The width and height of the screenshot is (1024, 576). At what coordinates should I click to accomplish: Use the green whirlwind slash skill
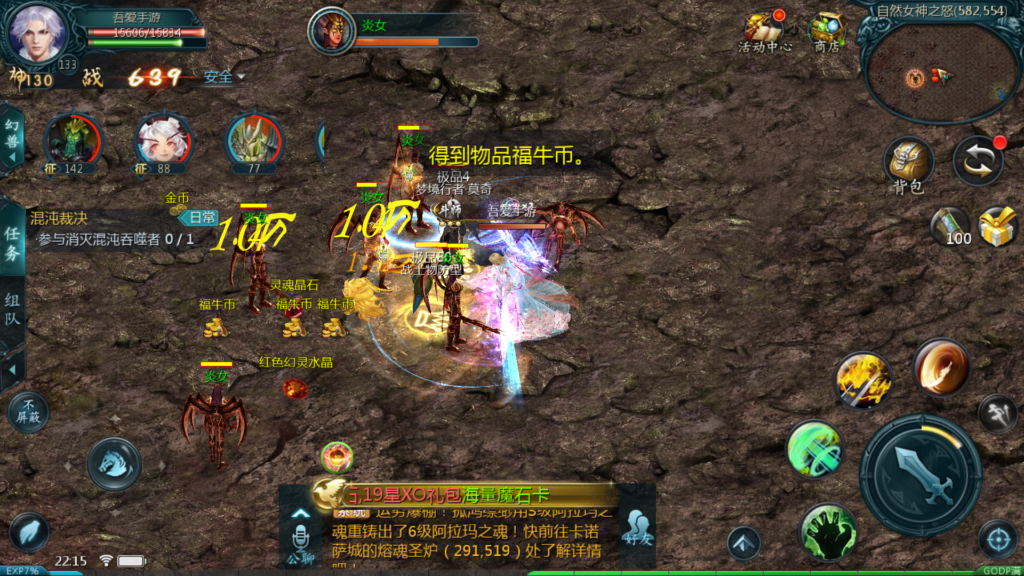click(x=815, y=447)
